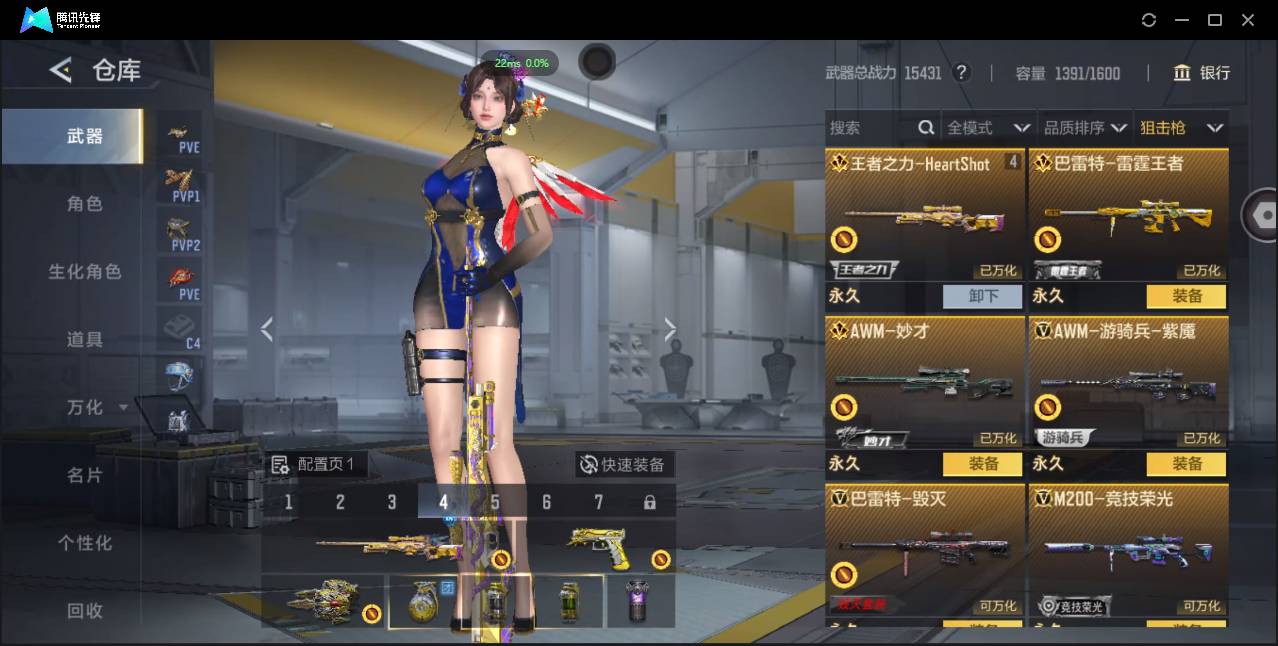Screen dimensions: 1278x646
Task: Maximize the emulator window
Action: click(1214, 20)
